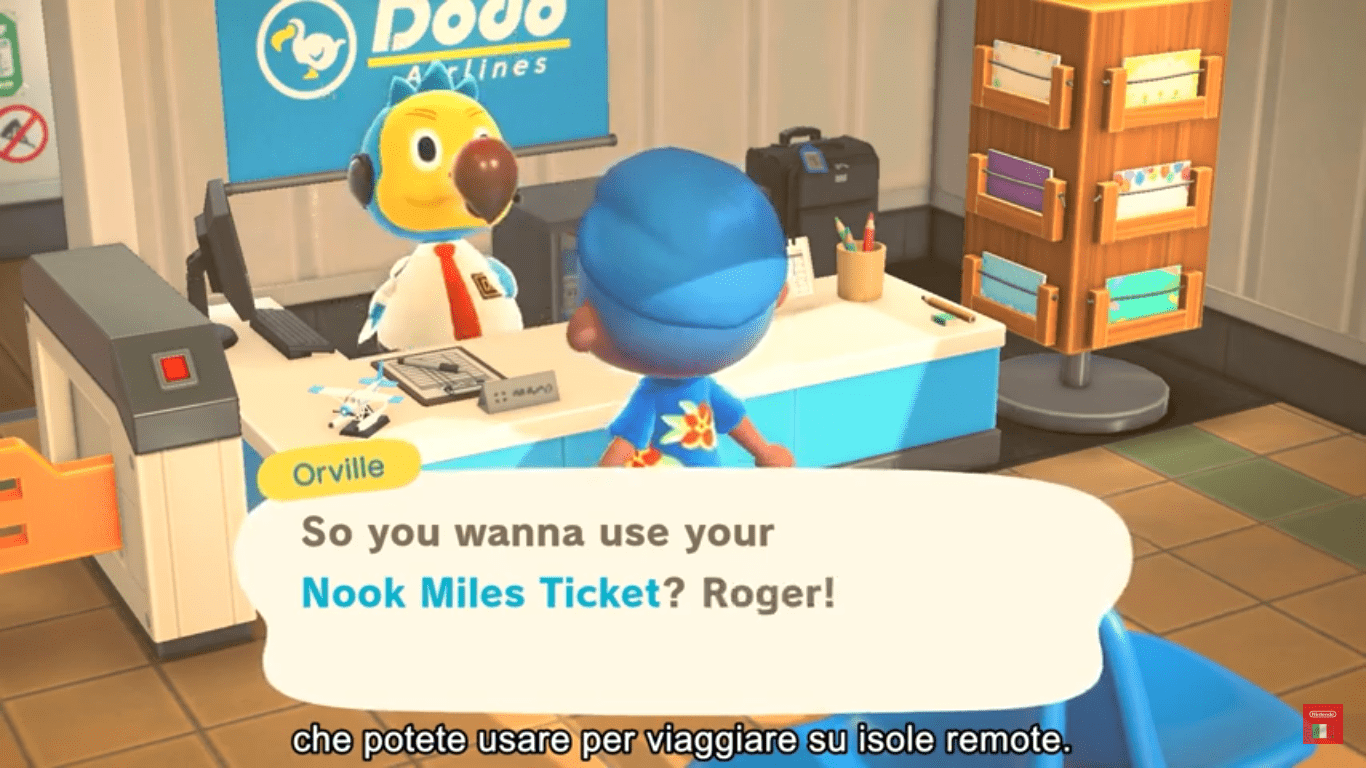Open the purple flyer on the rotating stand
1366x768 pixels.
[1015, 180]
